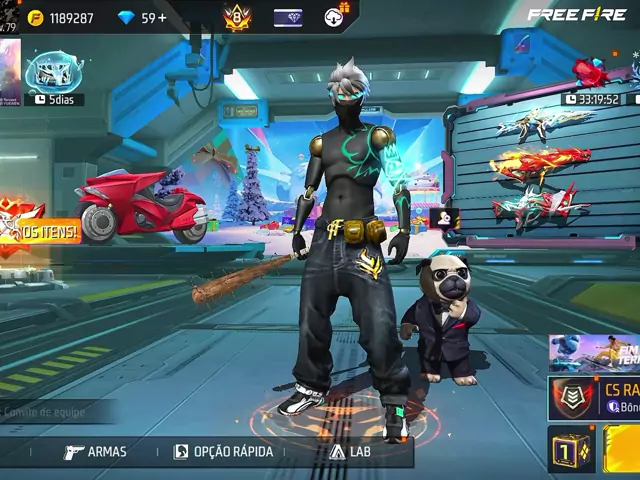Open the Armas weapons menu

[x=96, y=452]
